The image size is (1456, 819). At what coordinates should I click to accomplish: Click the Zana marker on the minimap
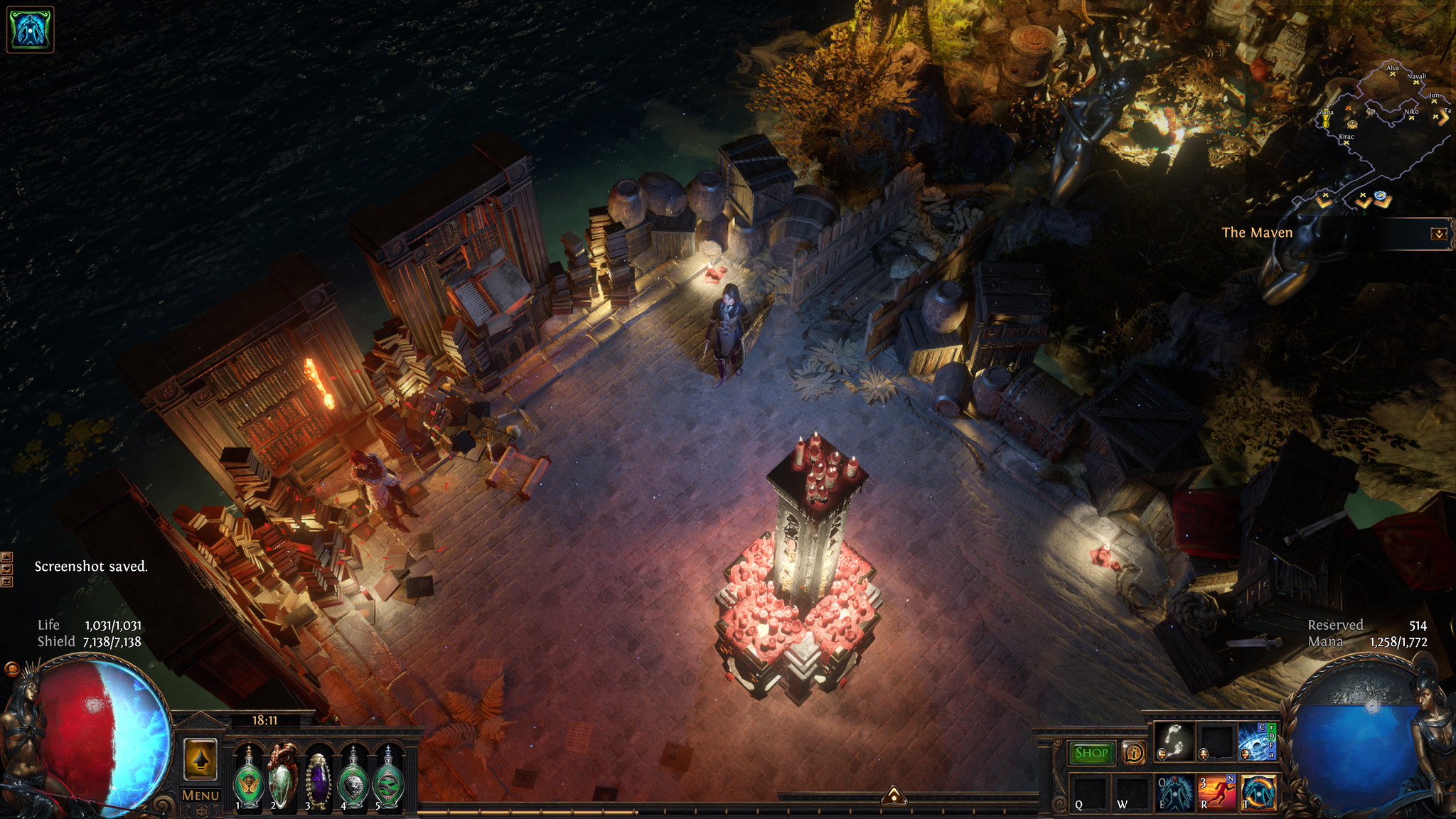(1326, 121)
